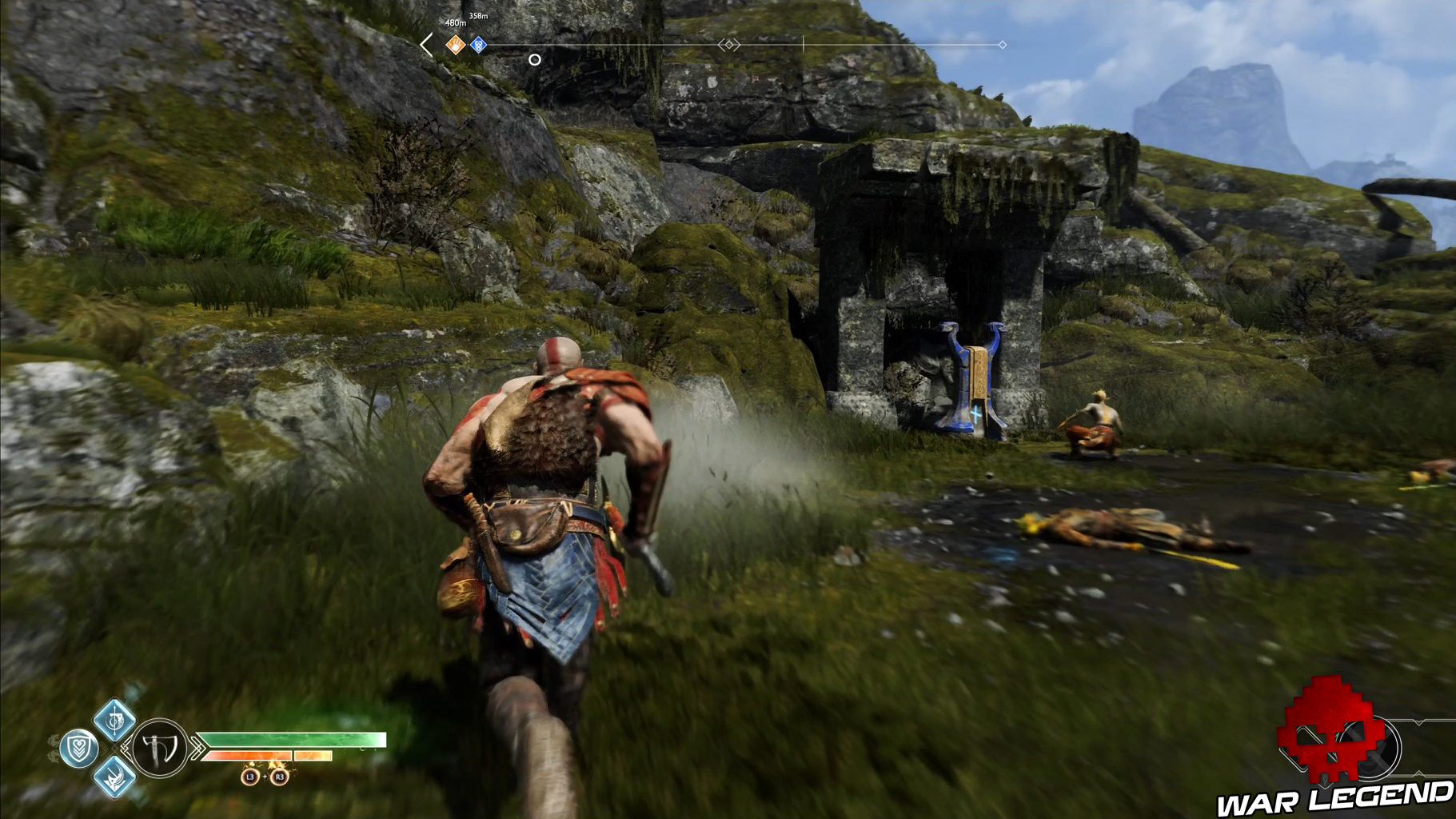Click the diamond indicator at compass center

point(729,43)
